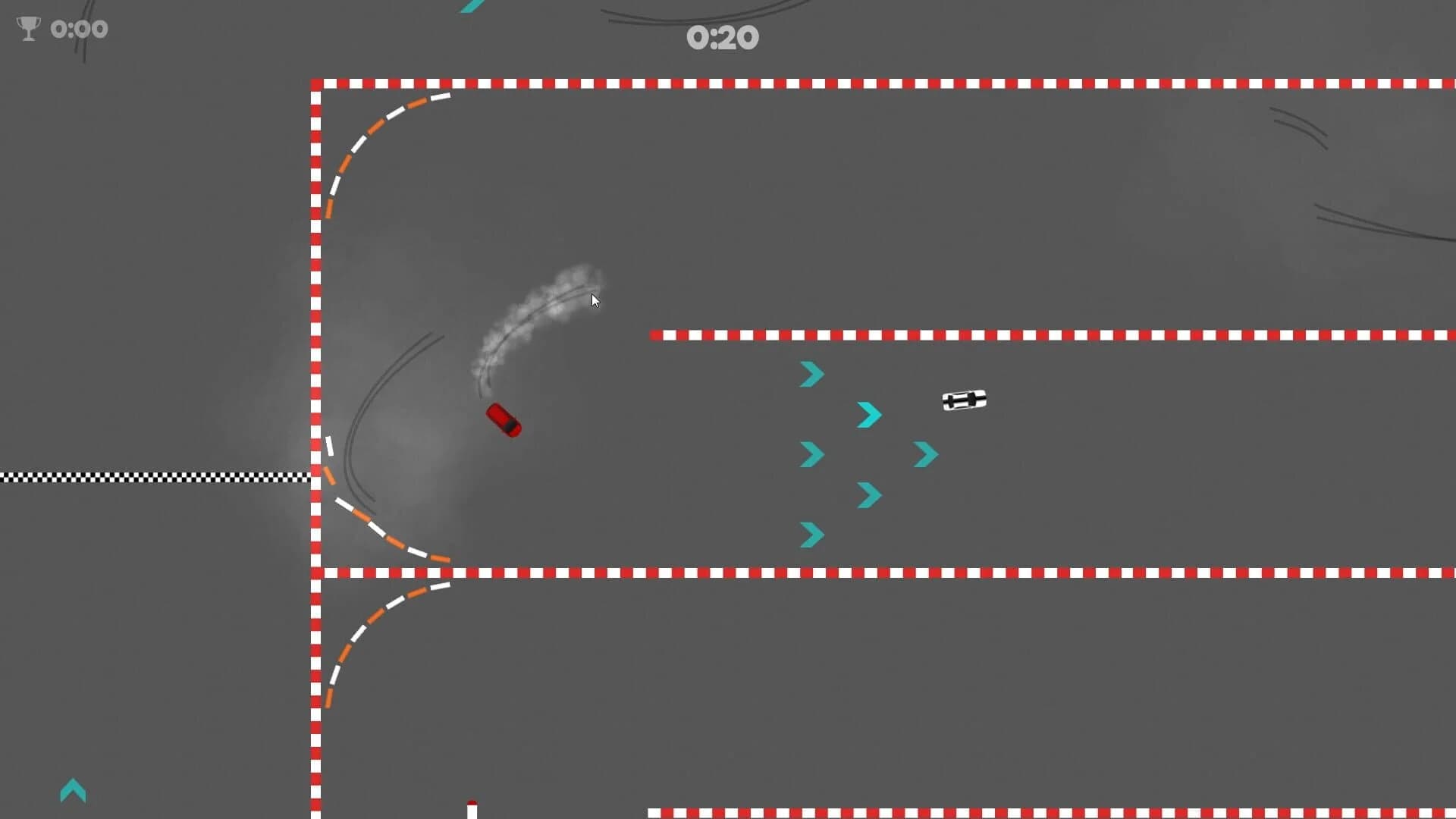
Task: Click the trophy icon near the 0:00 timer
Action: point(28,29)
